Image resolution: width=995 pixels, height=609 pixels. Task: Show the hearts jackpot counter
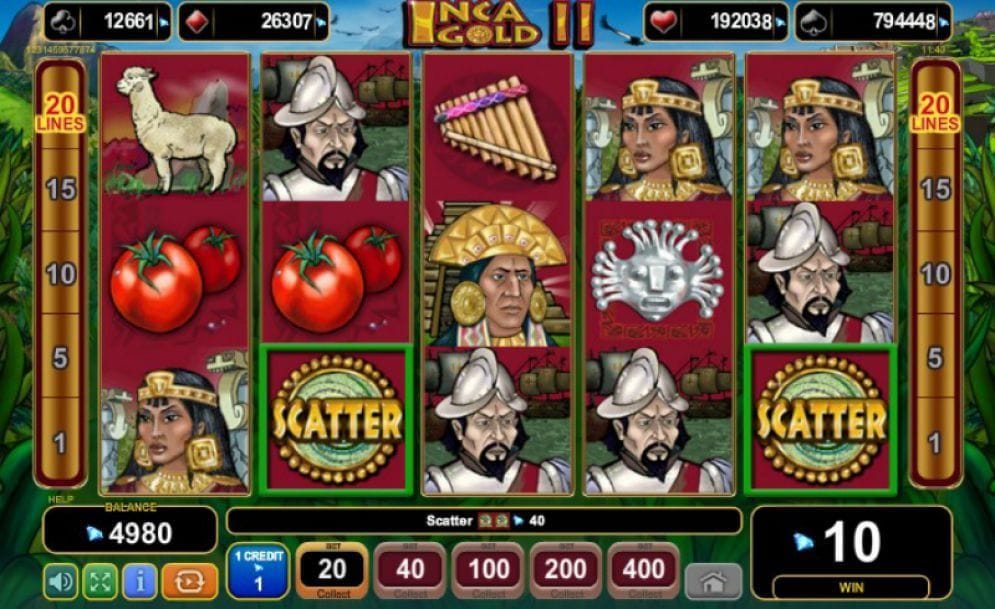coord(716,21)
